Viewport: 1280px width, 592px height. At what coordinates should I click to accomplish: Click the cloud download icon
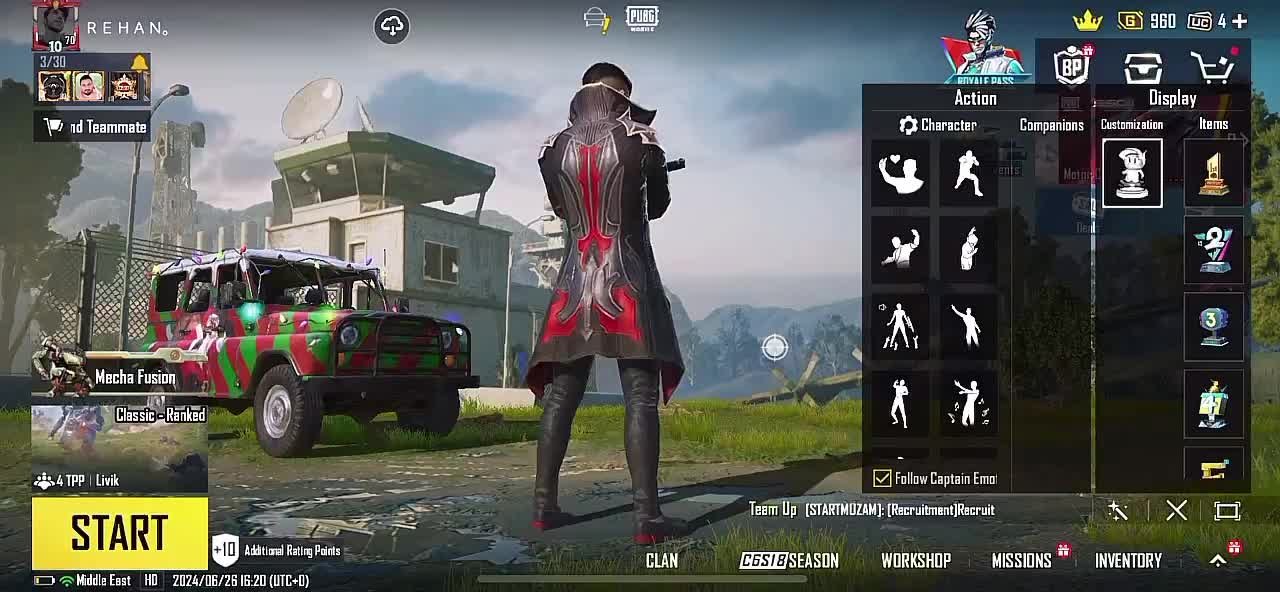point(392,26)
